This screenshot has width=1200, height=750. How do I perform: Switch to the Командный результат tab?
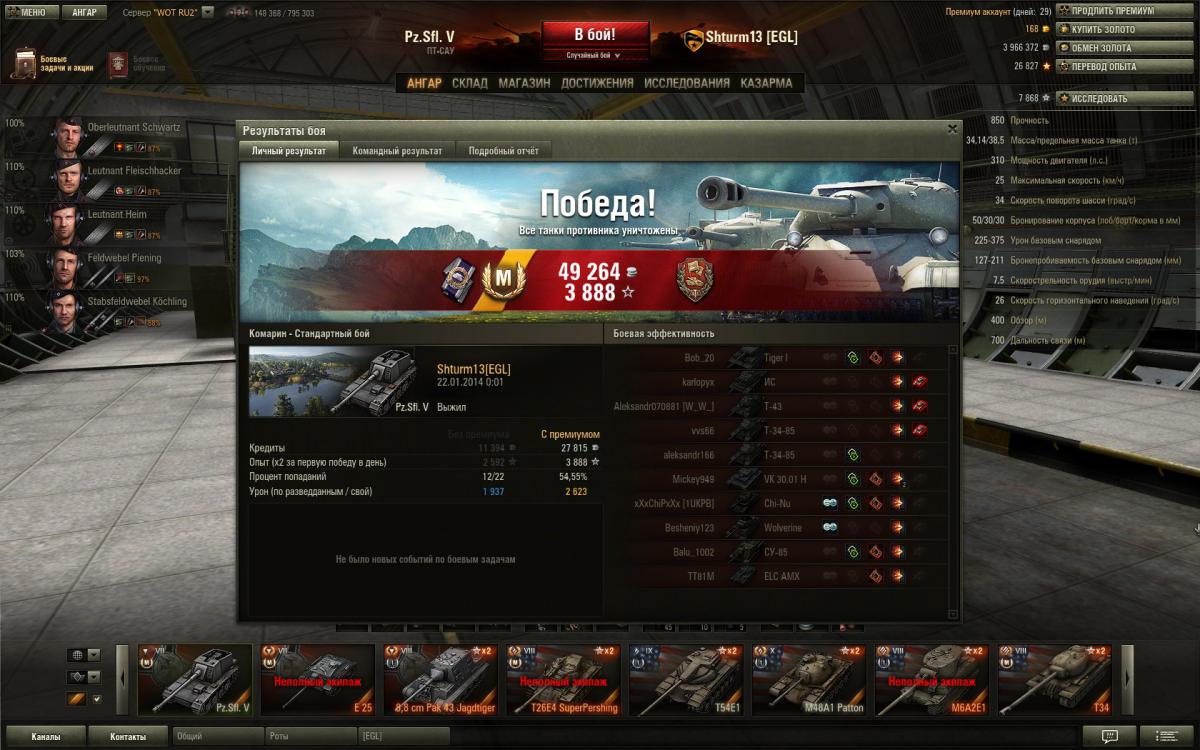point(397,151)
